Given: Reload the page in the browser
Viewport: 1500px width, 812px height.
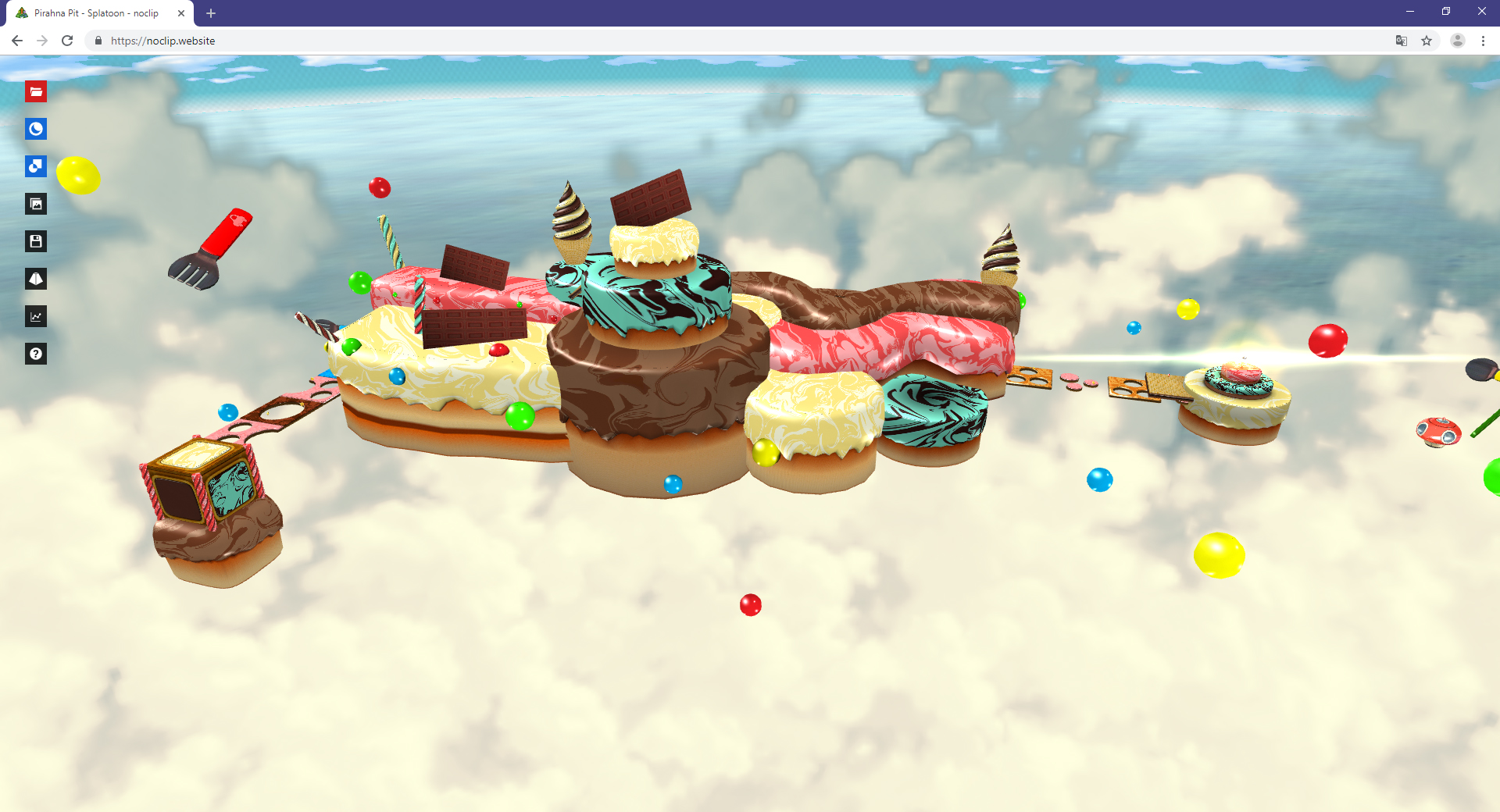Looking at the screenshot, I should 67,41.
